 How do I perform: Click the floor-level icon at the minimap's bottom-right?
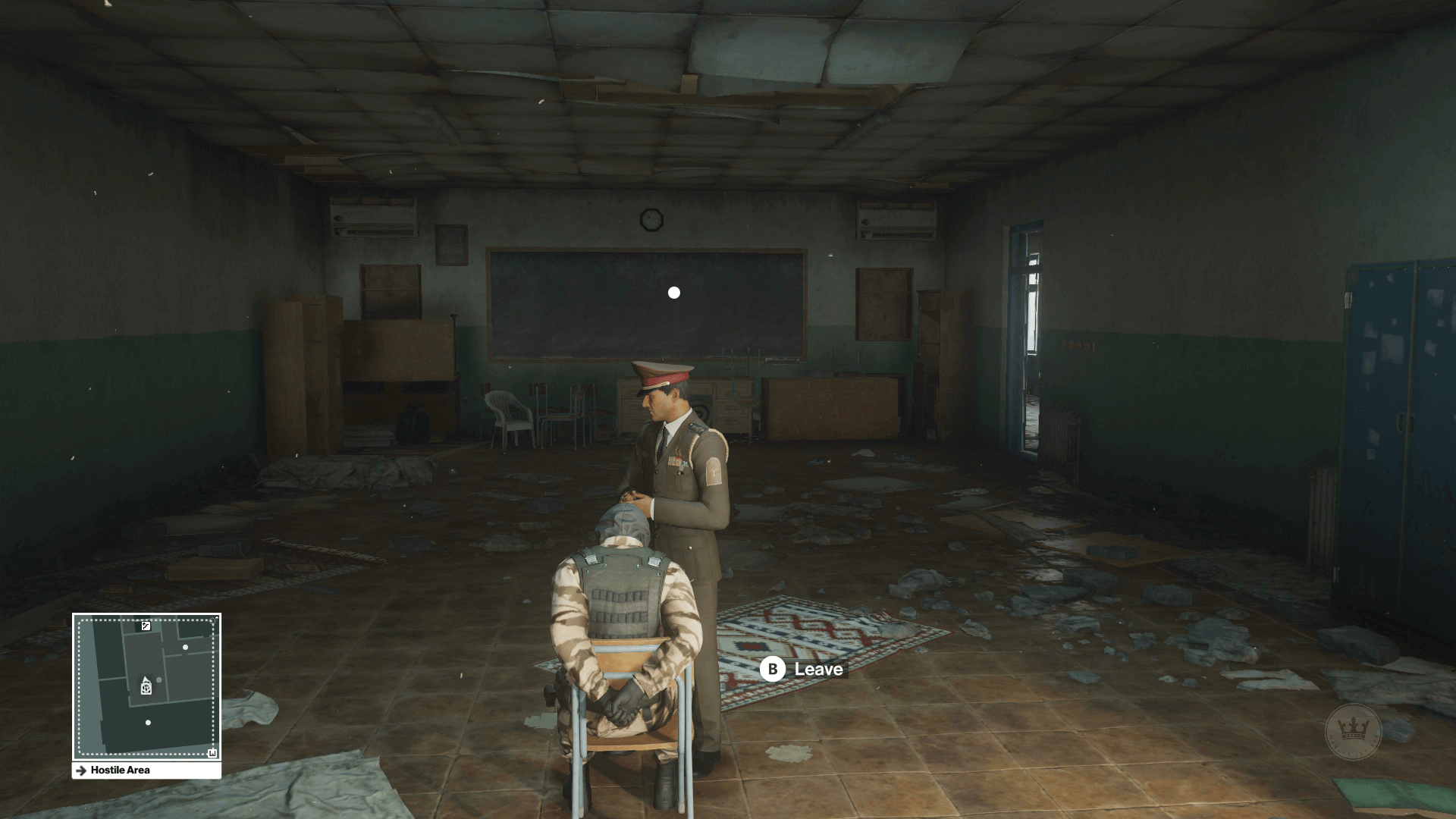pyautogui.click(x=213, y=752)
